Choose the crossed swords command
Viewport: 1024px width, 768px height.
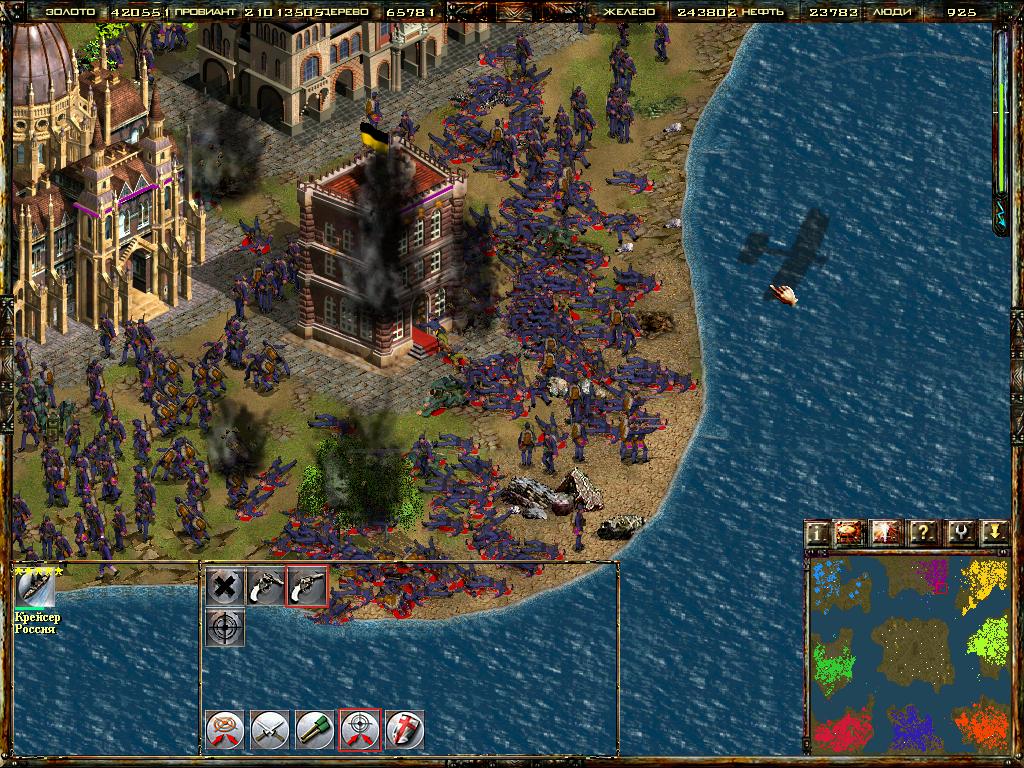click(270, 730)
